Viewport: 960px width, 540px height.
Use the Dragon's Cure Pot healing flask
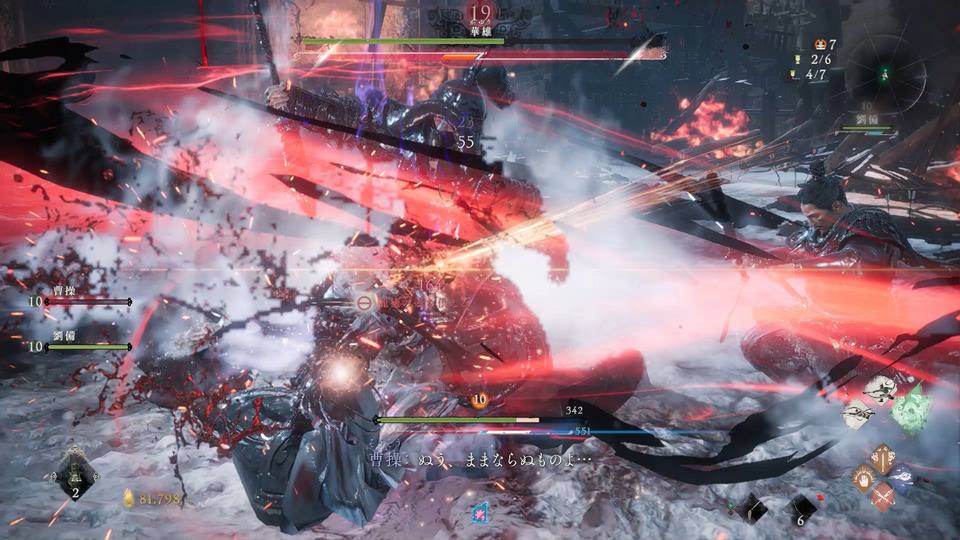tap(75, 473)
